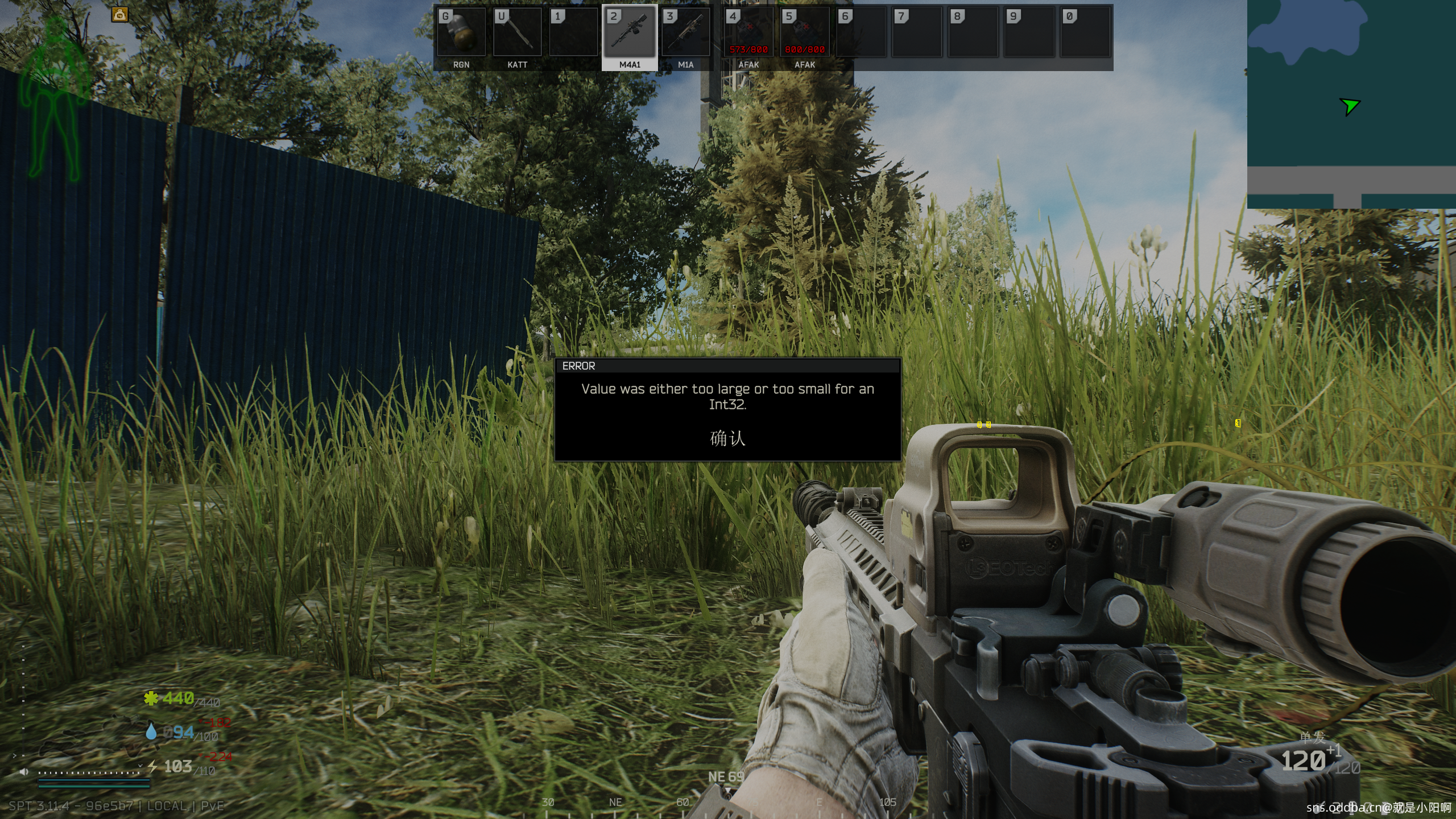Screen dimensions: 1456x819
Task: Click the yellow backpack status icon
Action: (119, 15)
